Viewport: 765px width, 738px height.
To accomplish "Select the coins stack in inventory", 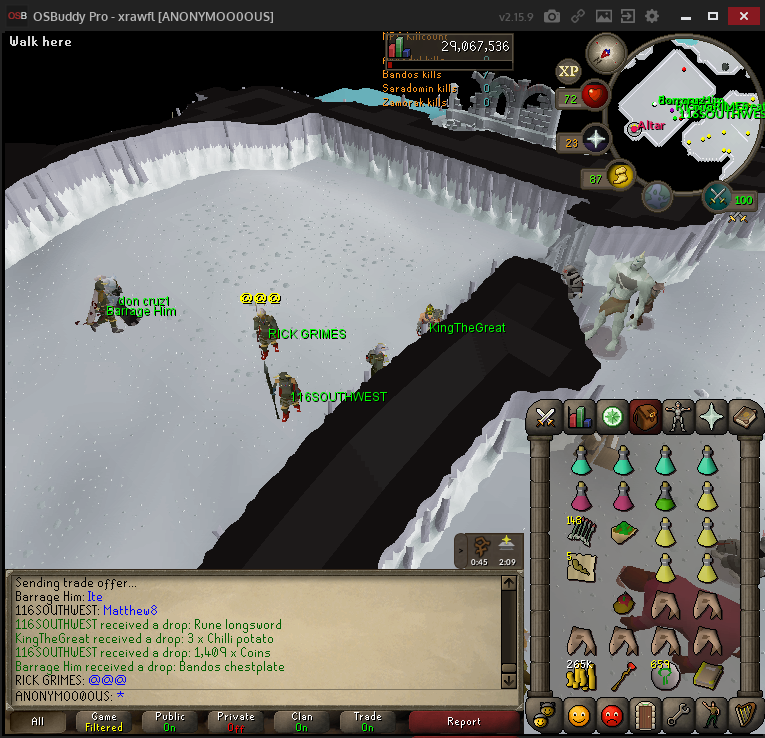I will point(581,676).
